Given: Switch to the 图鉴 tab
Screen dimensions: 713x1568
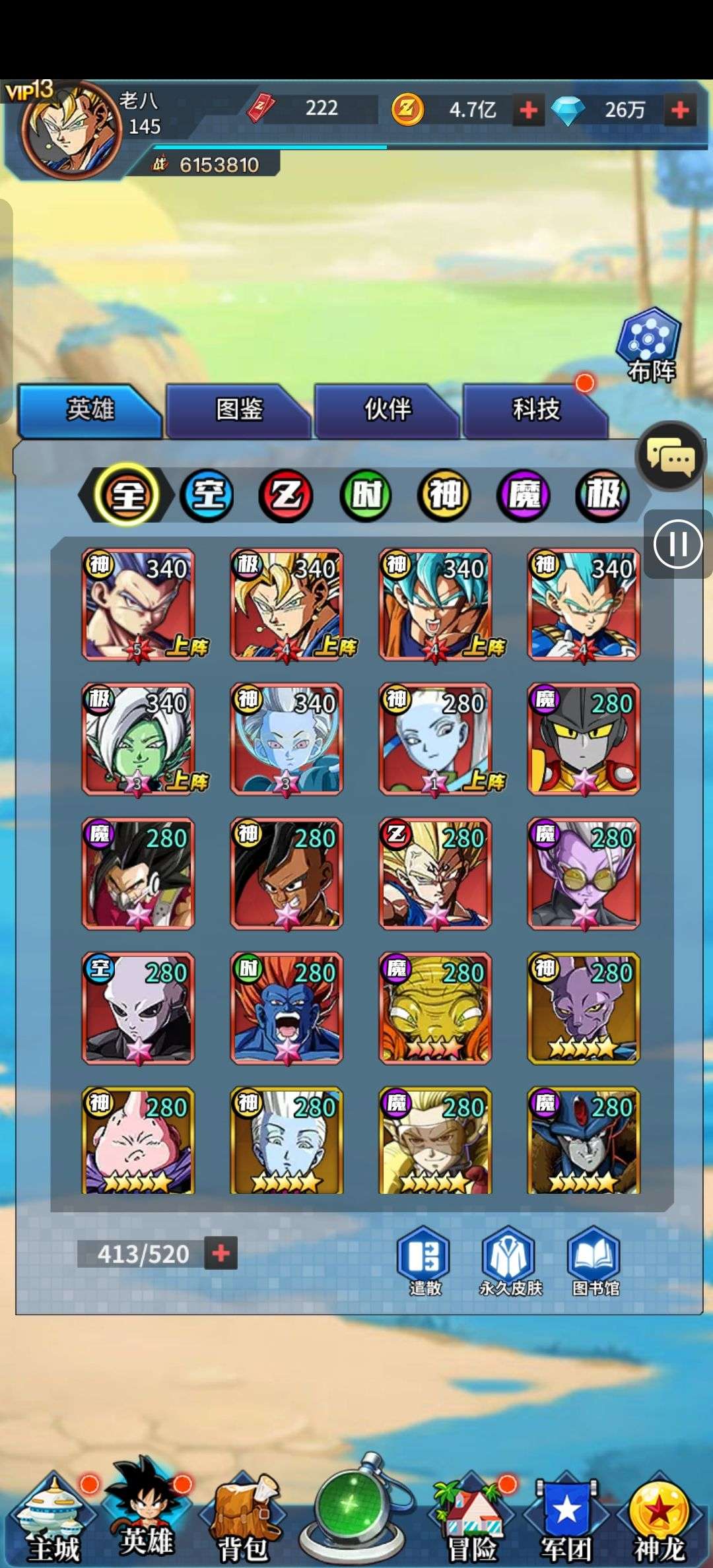Looking at the screenshot, I should click(x=238, y=410).
